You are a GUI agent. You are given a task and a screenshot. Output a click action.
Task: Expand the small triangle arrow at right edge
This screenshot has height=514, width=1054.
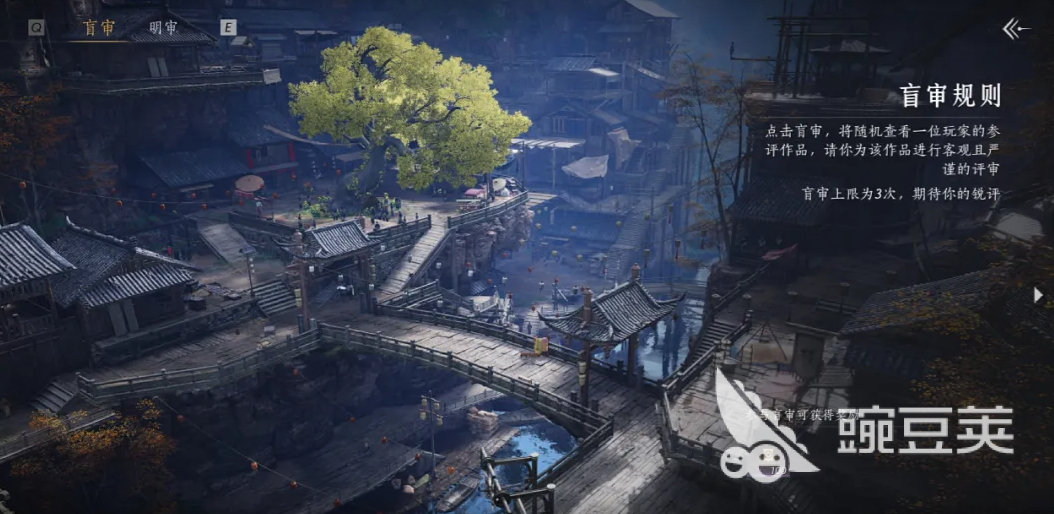pos(1040,295)
